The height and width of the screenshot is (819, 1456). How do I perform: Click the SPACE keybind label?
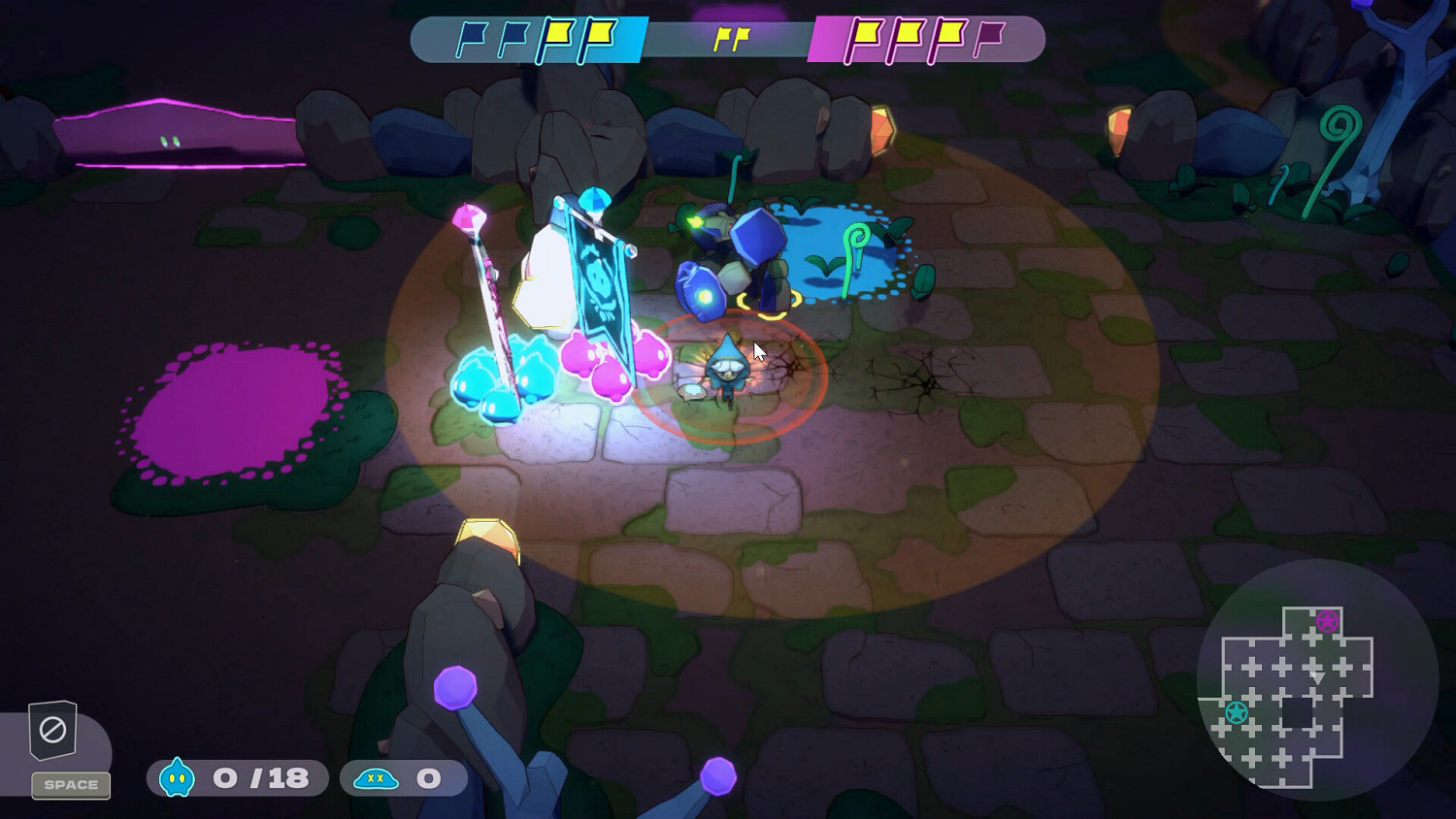pyautogui.click(x=70, y=784)
